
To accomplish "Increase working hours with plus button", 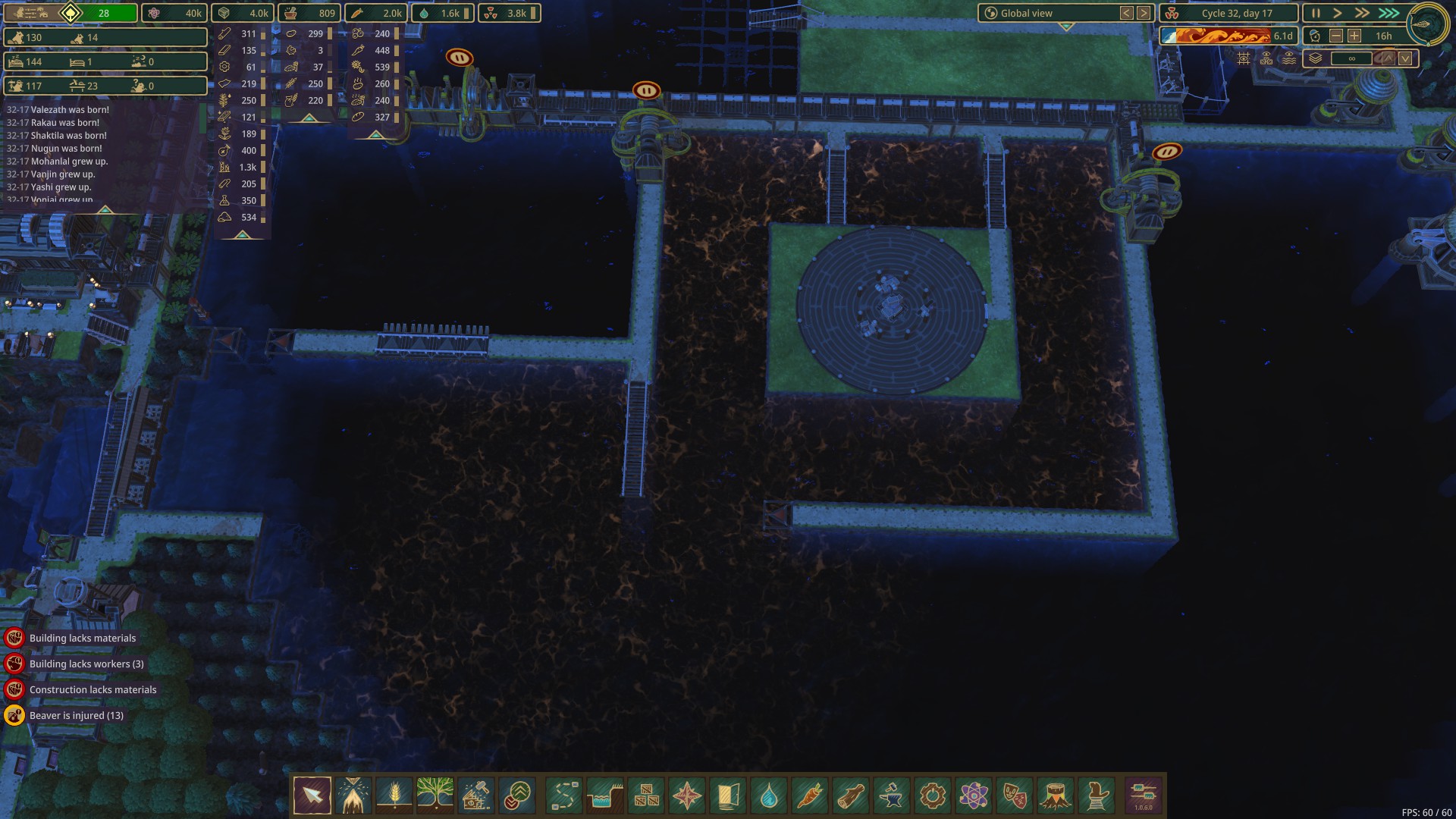I will (x=1354, y=36).
